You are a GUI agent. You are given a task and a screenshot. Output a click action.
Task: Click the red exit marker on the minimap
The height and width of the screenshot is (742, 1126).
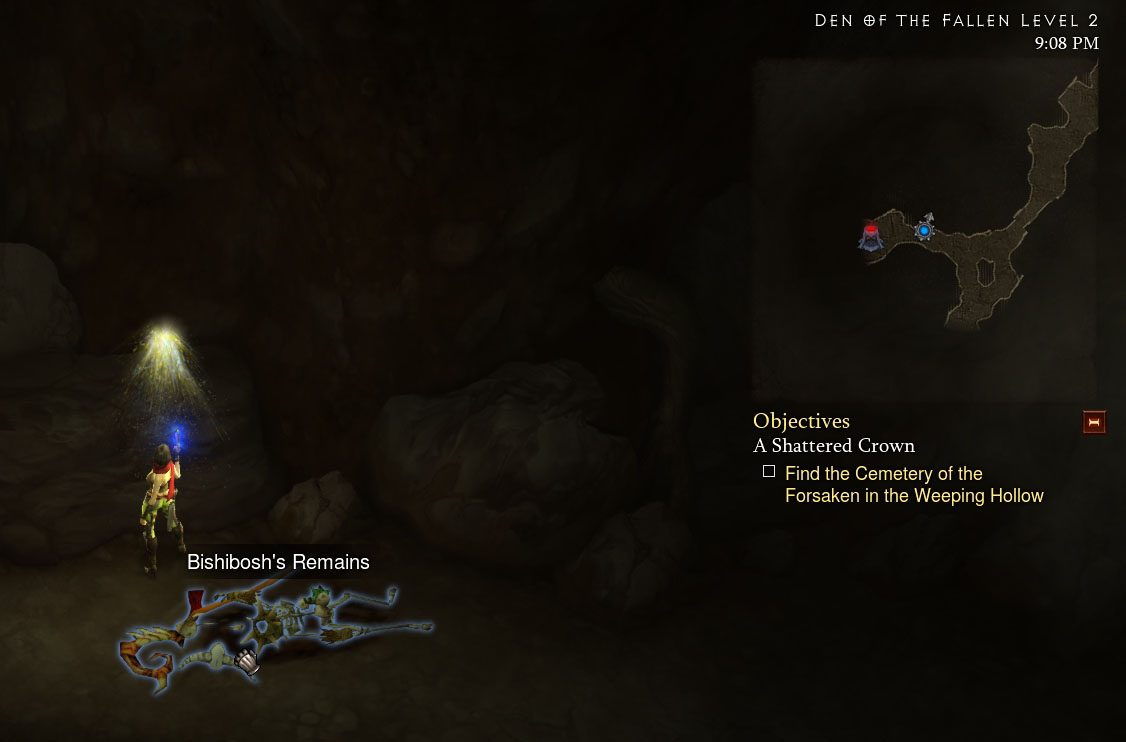click(871, 234)
